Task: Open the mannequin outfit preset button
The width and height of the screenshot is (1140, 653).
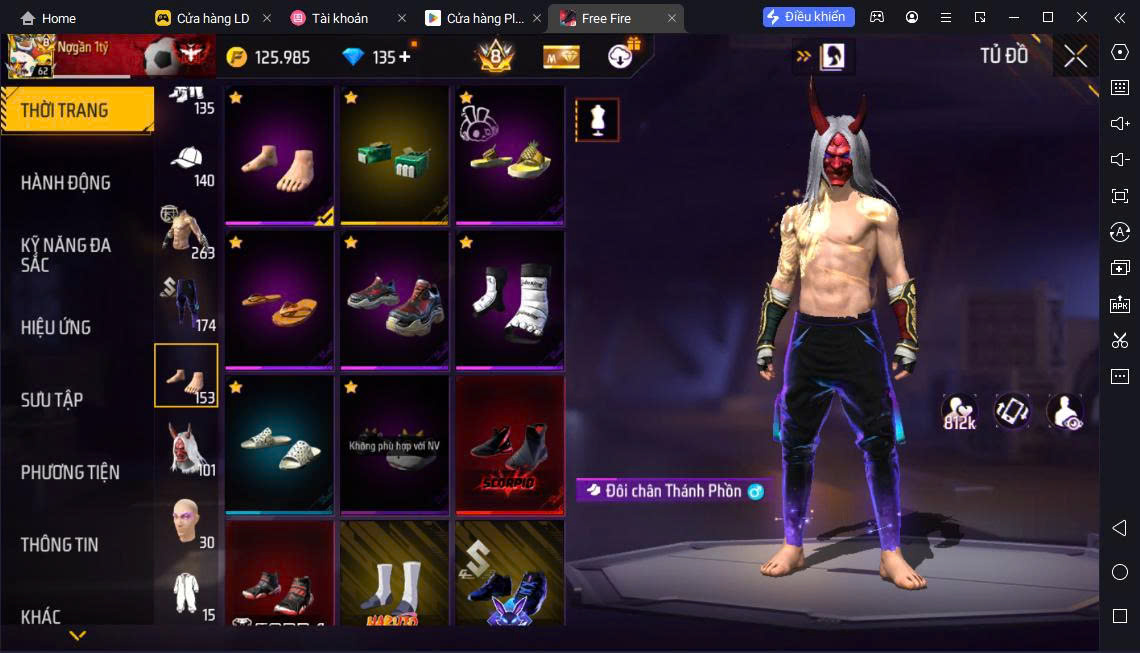Action: pos(597,120)
